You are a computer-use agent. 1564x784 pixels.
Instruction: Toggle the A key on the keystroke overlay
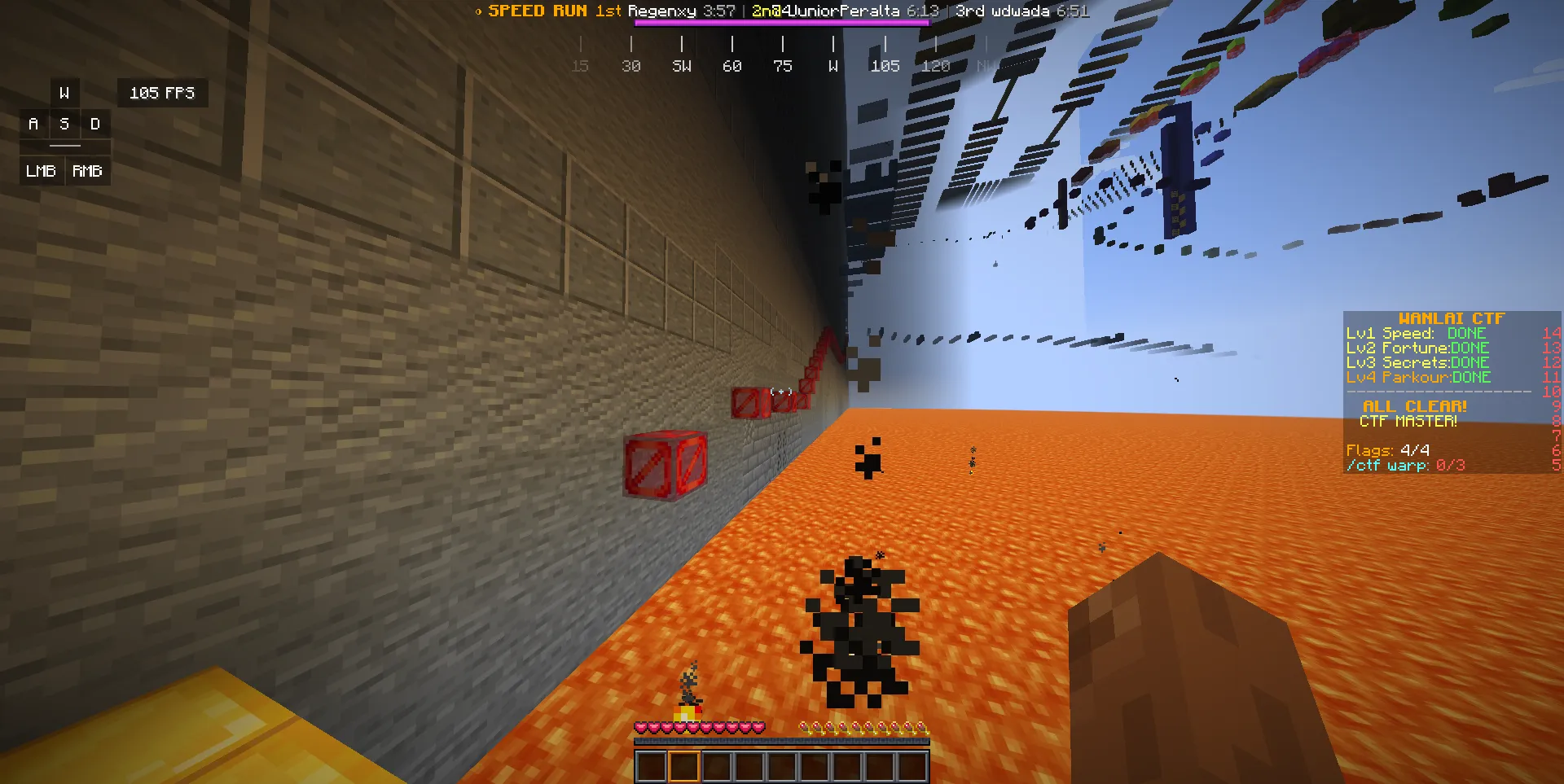[33, 124]
